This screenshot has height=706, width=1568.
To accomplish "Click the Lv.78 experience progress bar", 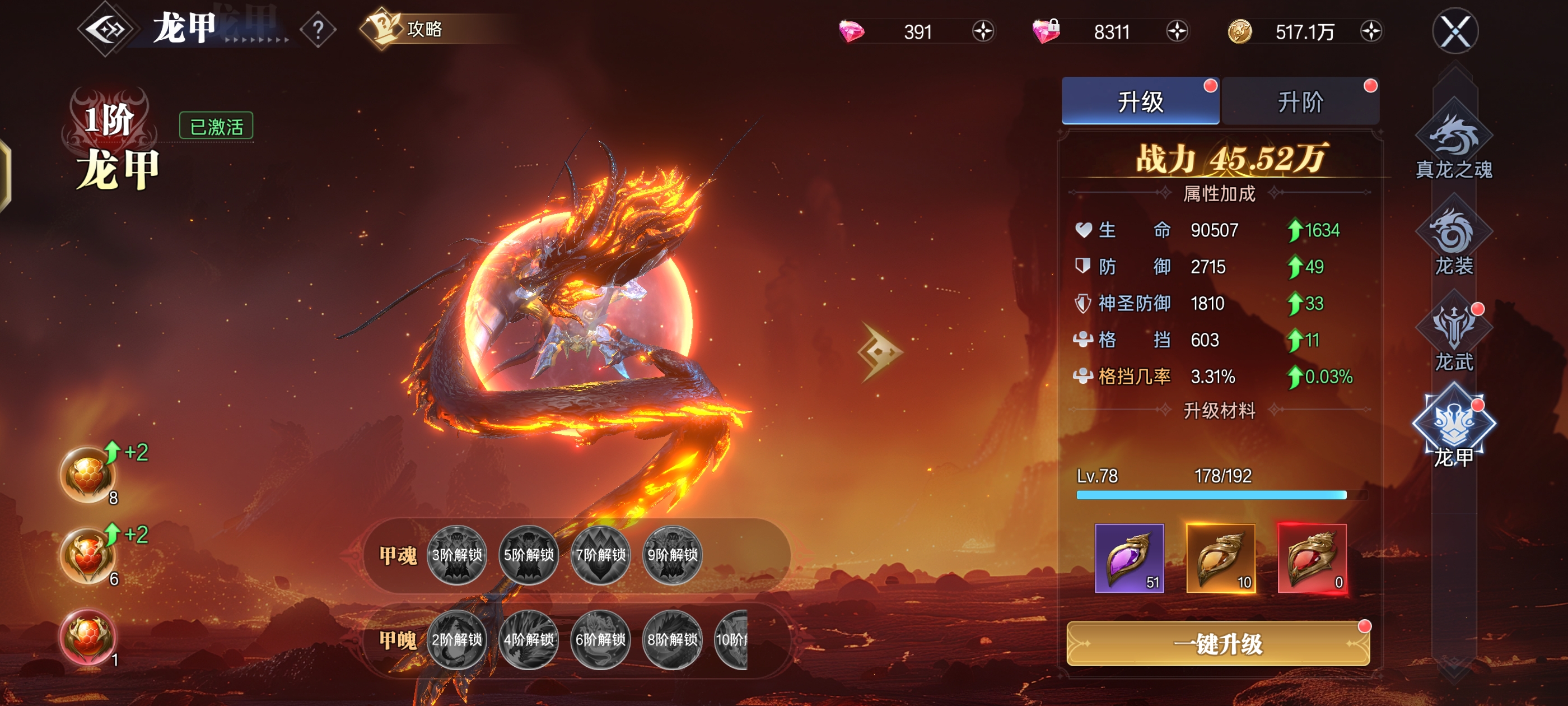I will tap(1217, 496).
